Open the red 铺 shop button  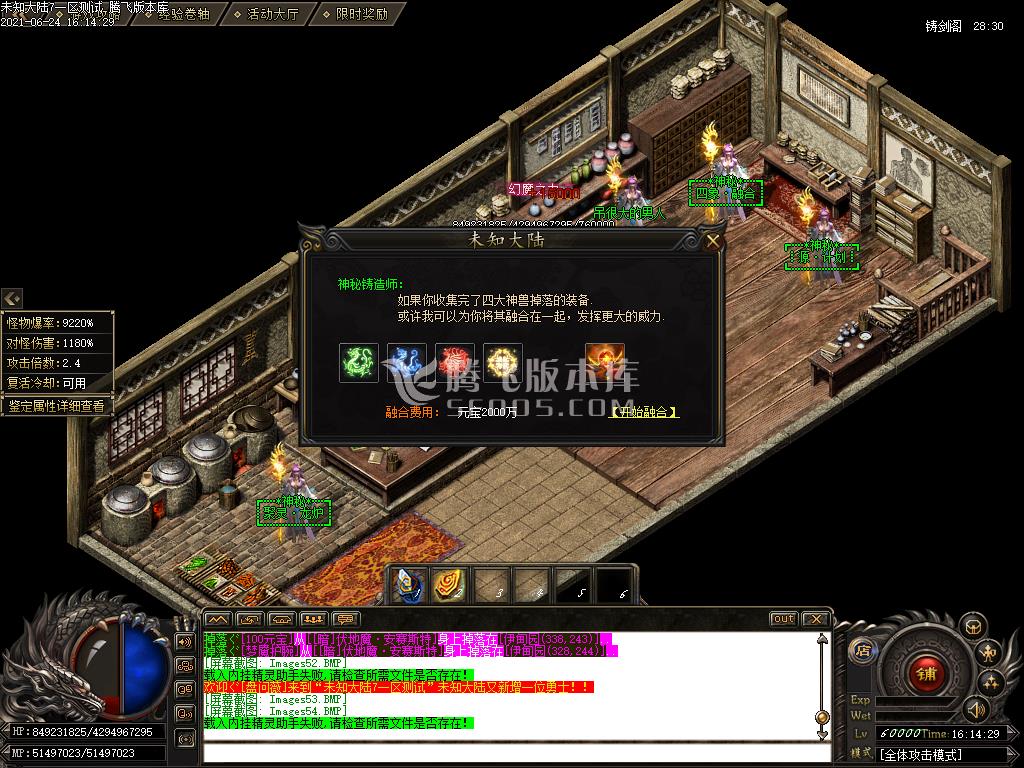click(x=926, y=673)
